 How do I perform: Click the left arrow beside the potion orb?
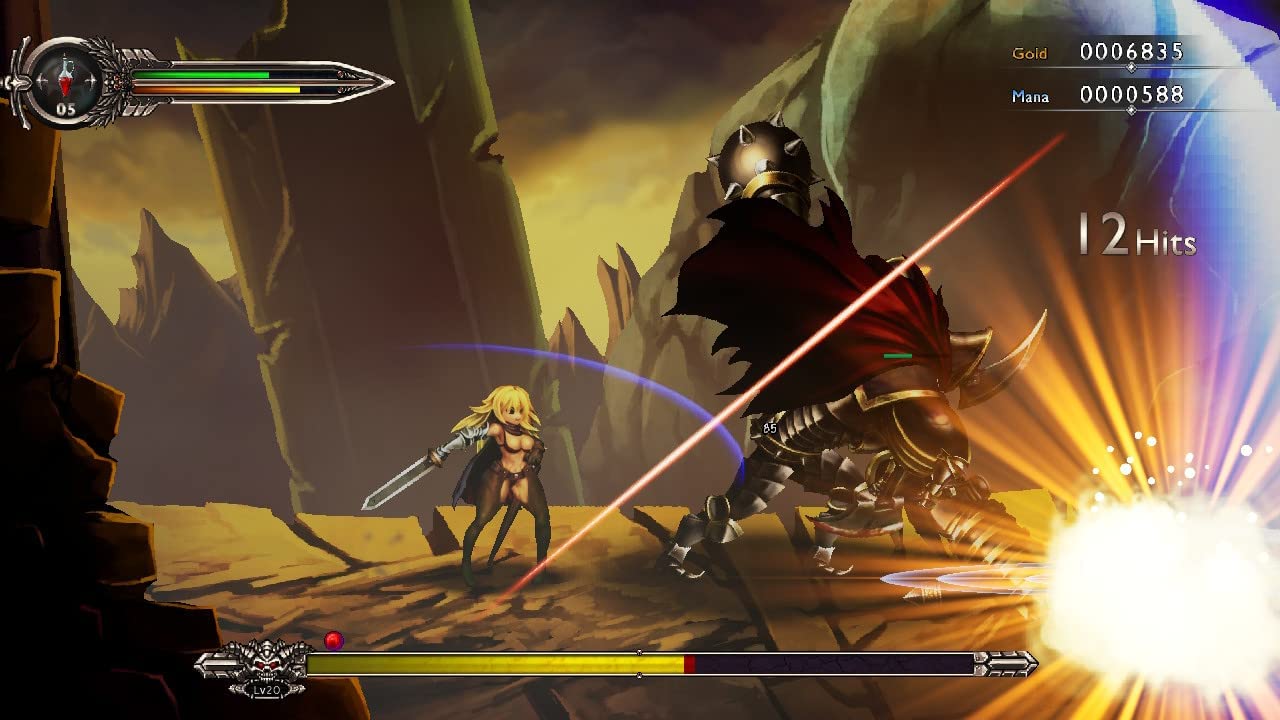click(x=42, y=80)
